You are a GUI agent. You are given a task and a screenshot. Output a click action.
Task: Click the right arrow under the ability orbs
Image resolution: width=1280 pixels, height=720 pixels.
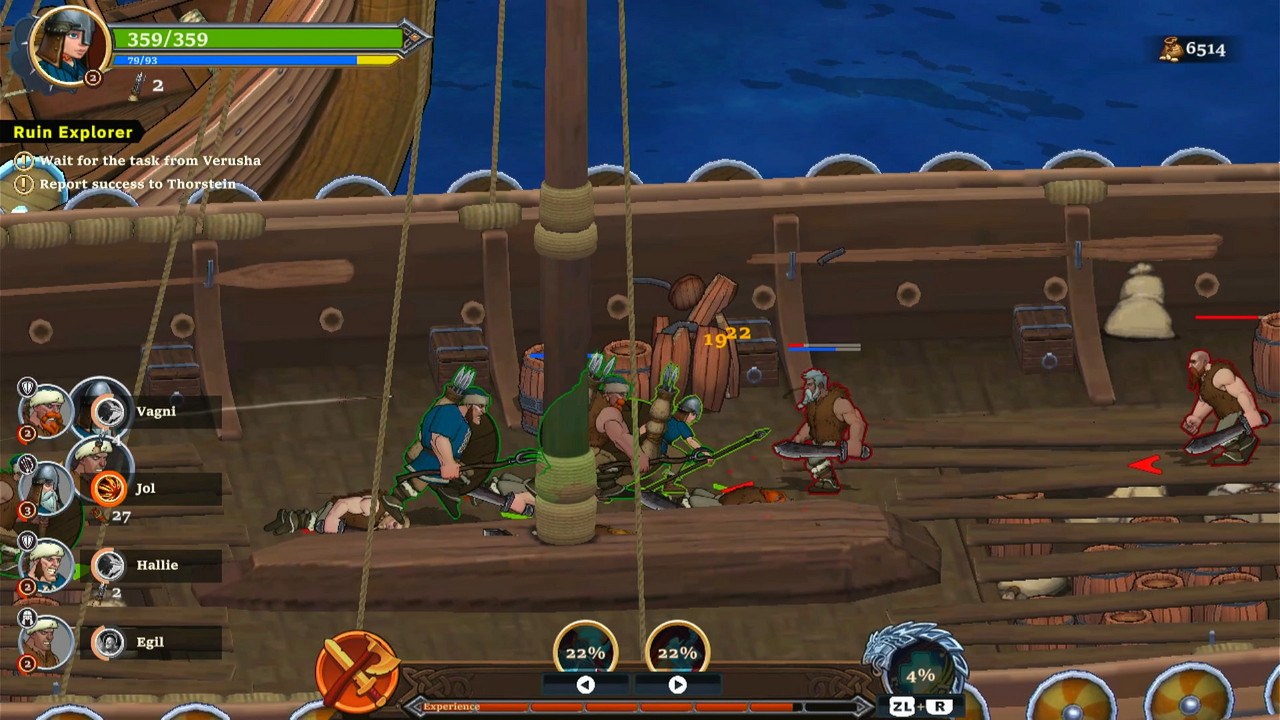tap(677, 685)
